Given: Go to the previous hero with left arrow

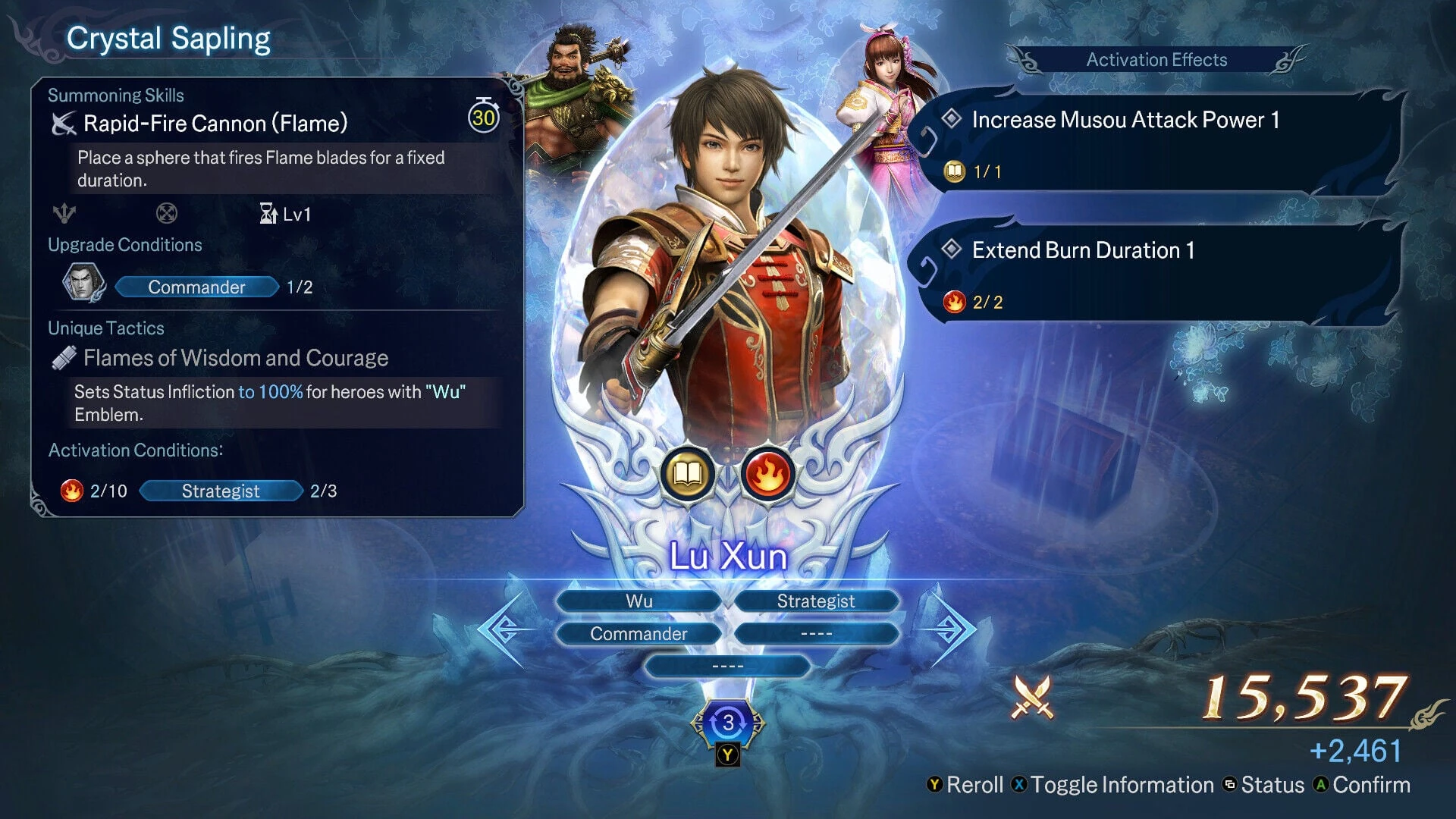Looking at the screenshot, I should 502,629.
